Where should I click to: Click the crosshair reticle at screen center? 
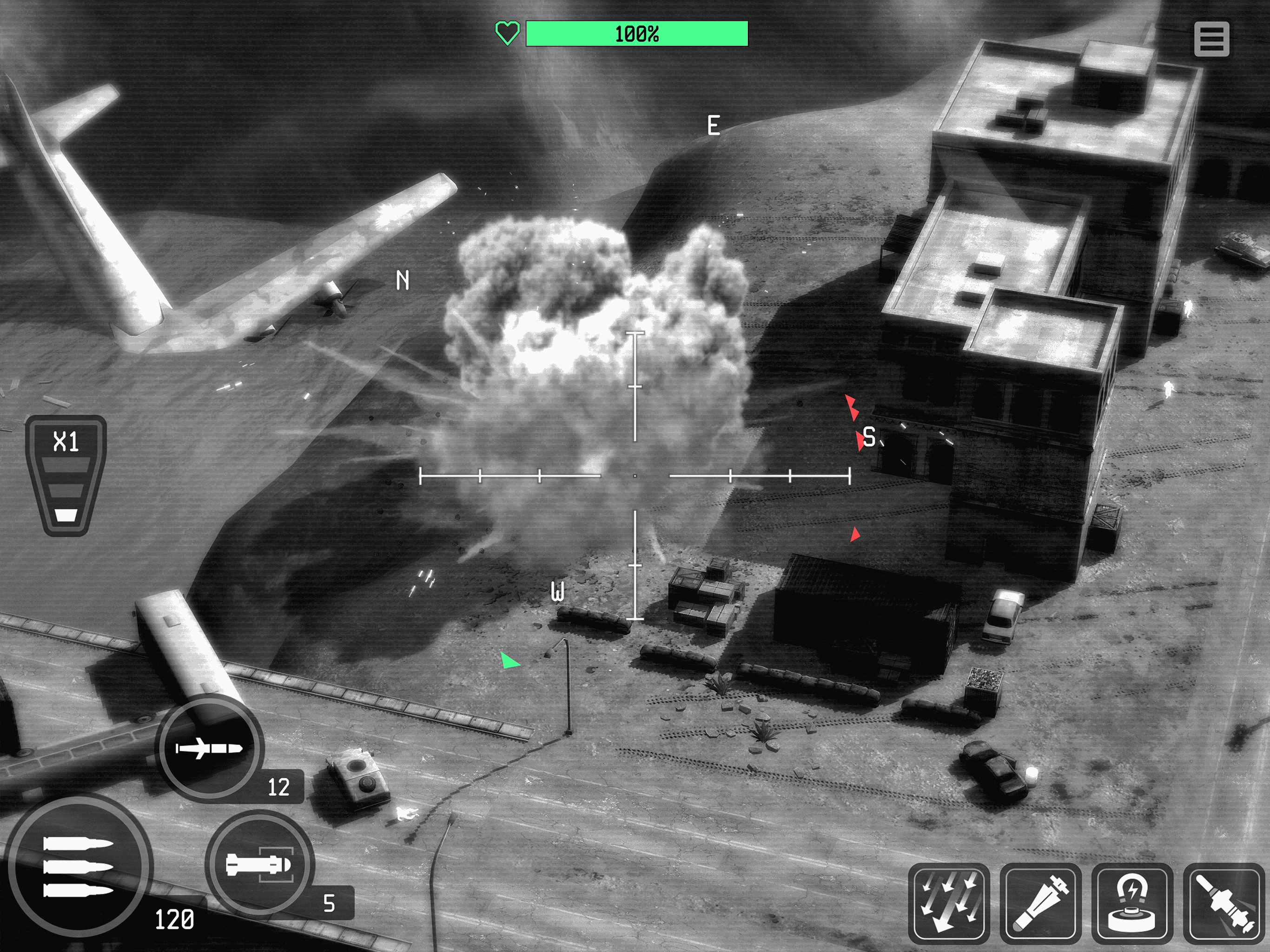[x=635, y=475]
